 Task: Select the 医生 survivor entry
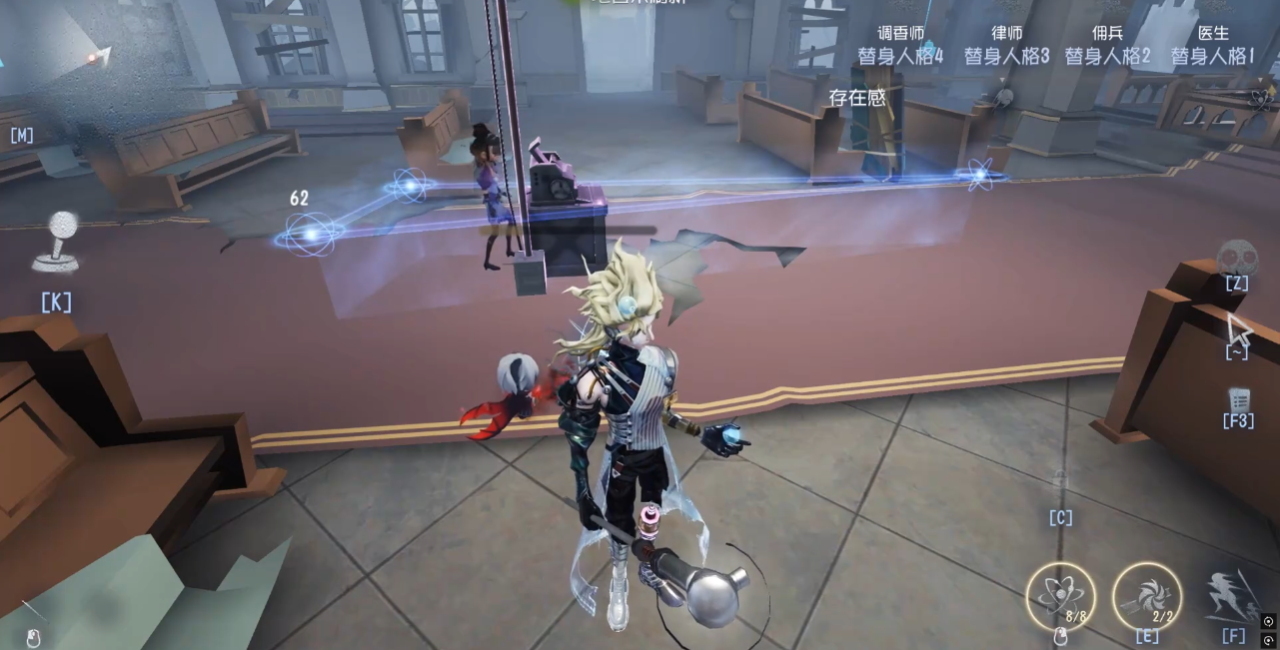click(1213, 46)
